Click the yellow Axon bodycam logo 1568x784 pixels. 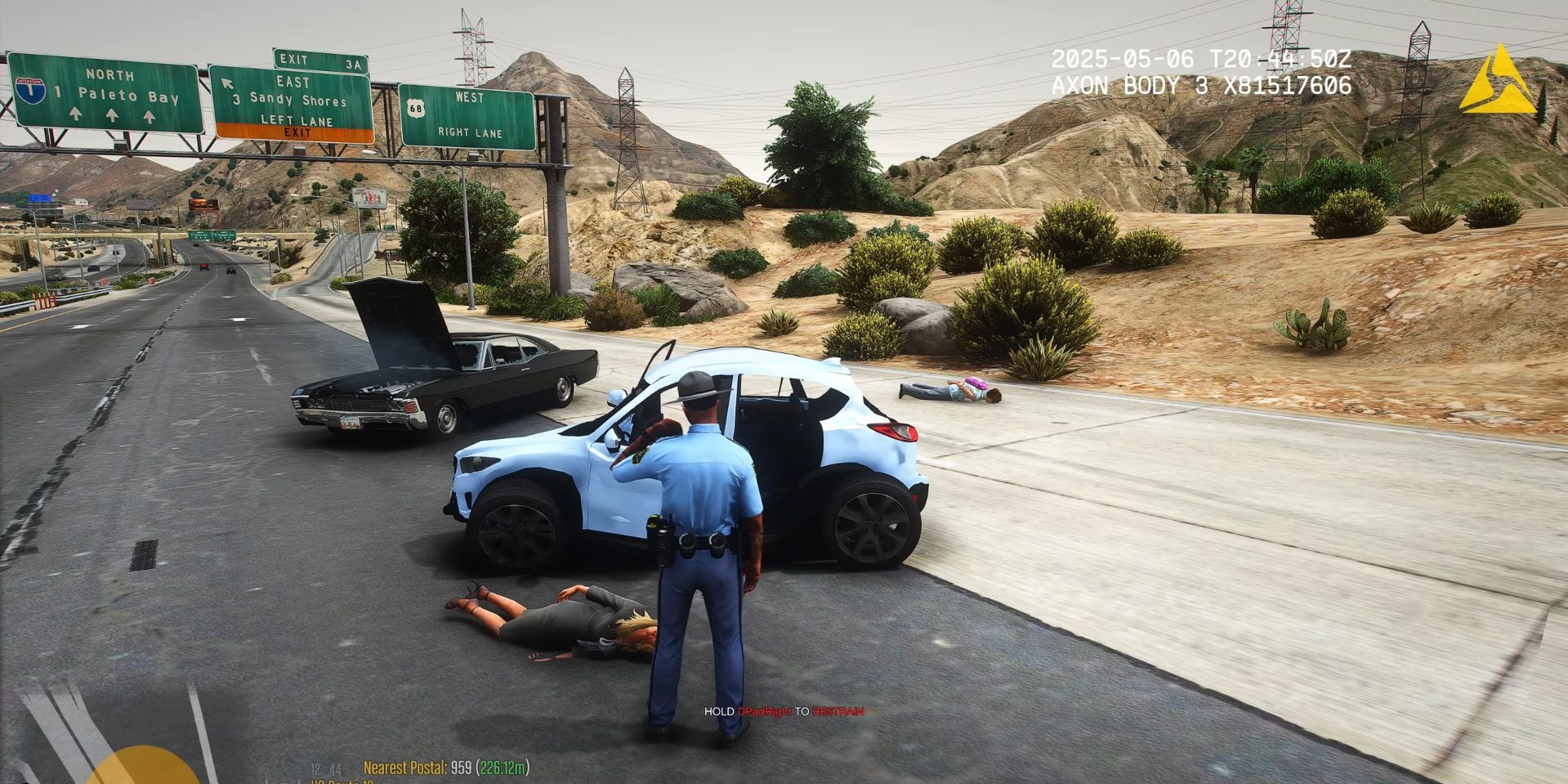[1498, 82]
